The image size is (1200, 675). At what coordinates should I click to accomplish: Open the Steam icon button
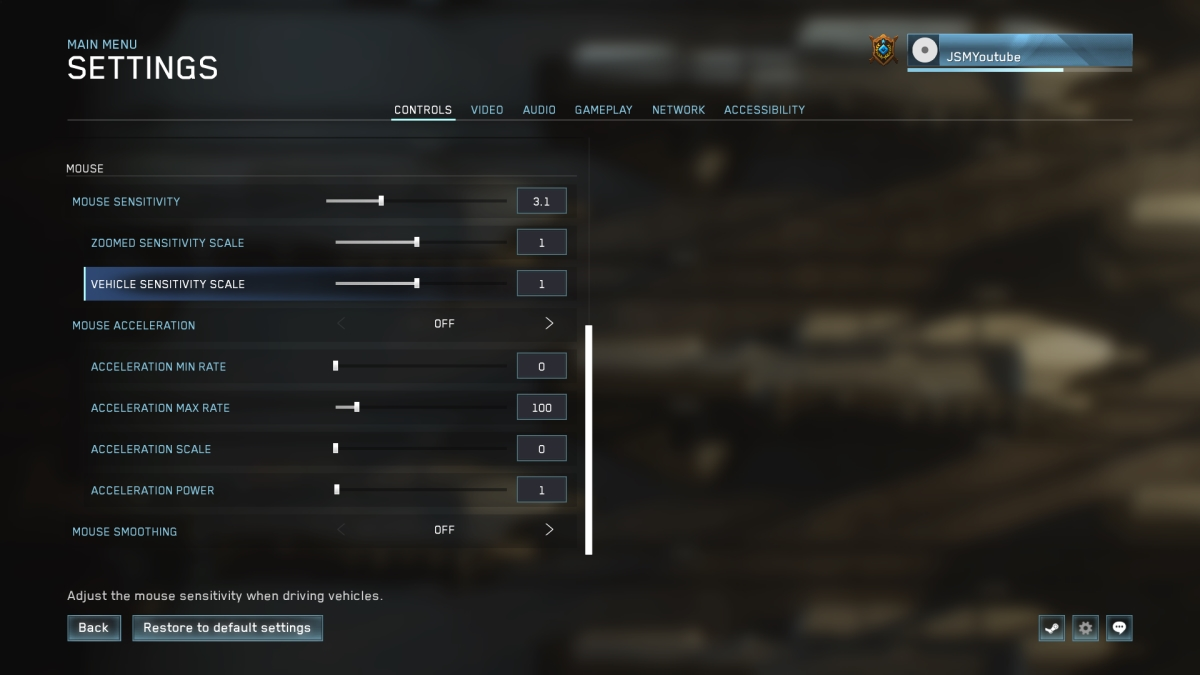point(1051,628)
